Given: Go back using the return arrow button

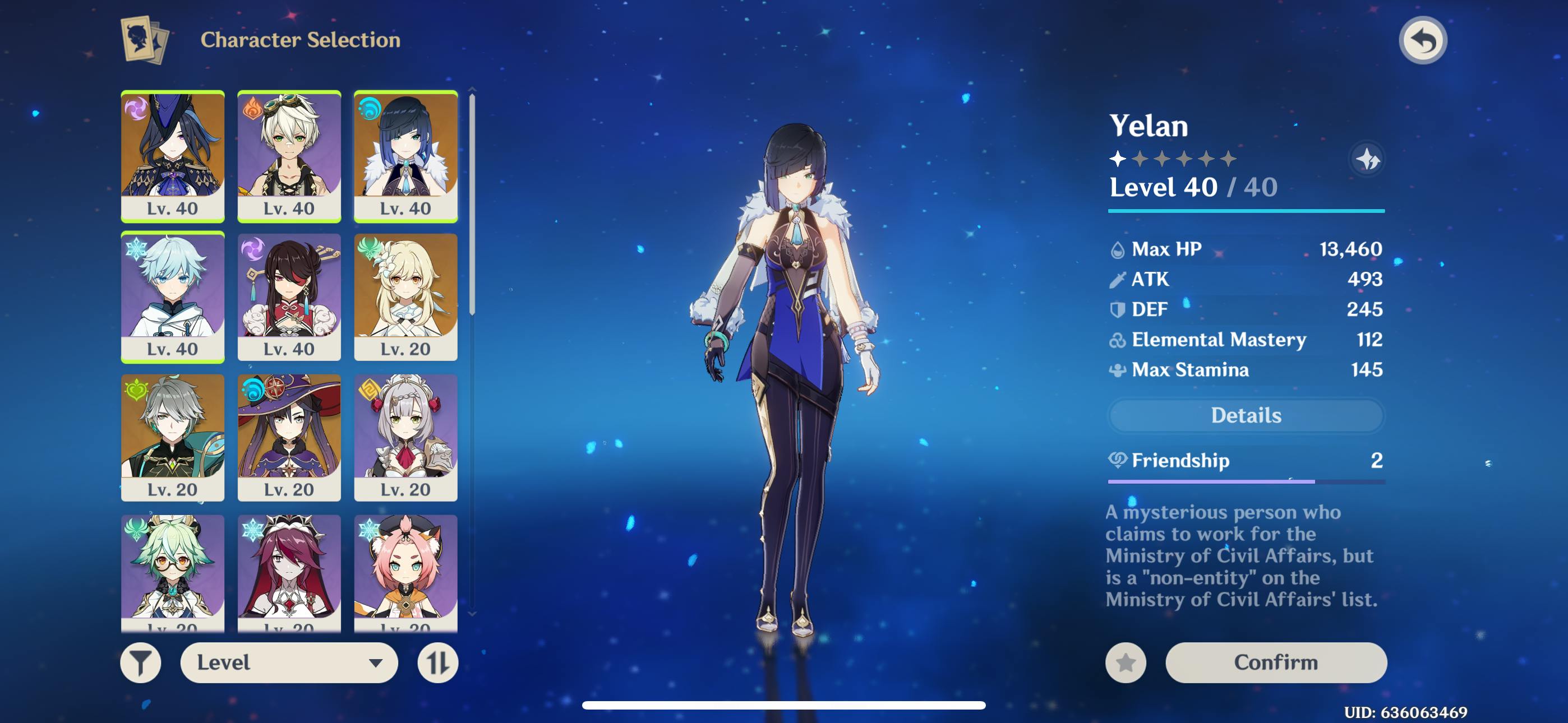Looking at the screenshot, I should (x=1423, y=41).
